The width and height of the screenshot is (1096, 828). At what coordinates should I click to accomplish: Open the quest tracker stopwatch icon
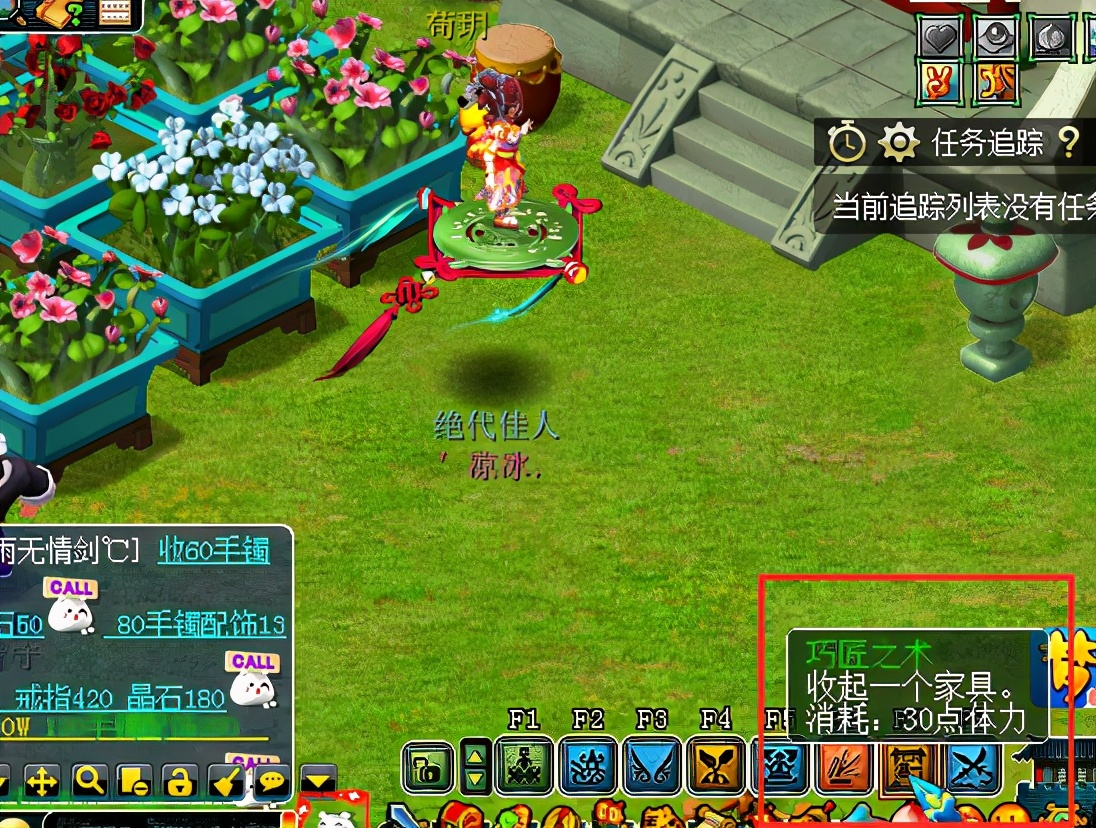point(846,144)
